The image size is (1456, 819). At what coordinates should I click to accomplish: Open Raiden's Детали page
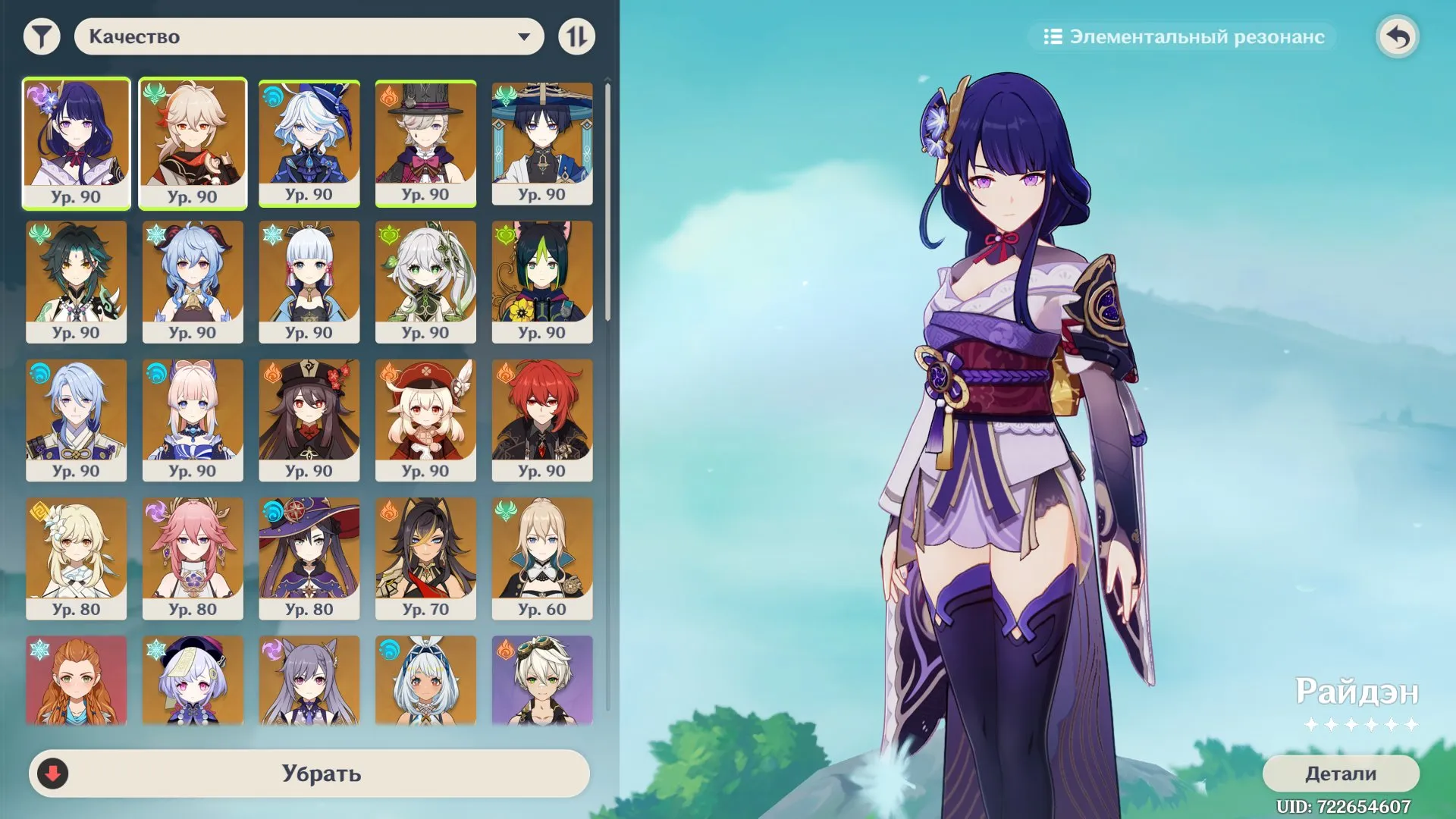click(x=1341, y=775)
